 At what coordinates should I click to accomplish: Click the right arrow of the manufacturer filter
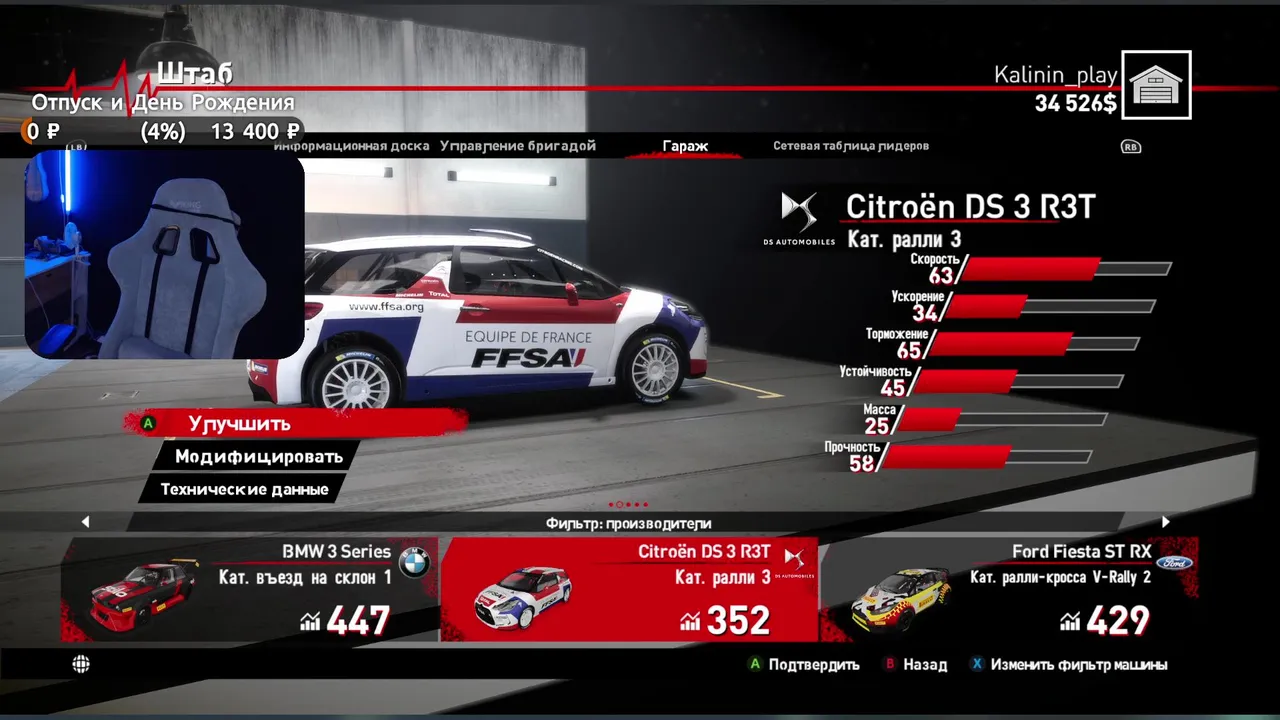click(x=1165, y=522)
